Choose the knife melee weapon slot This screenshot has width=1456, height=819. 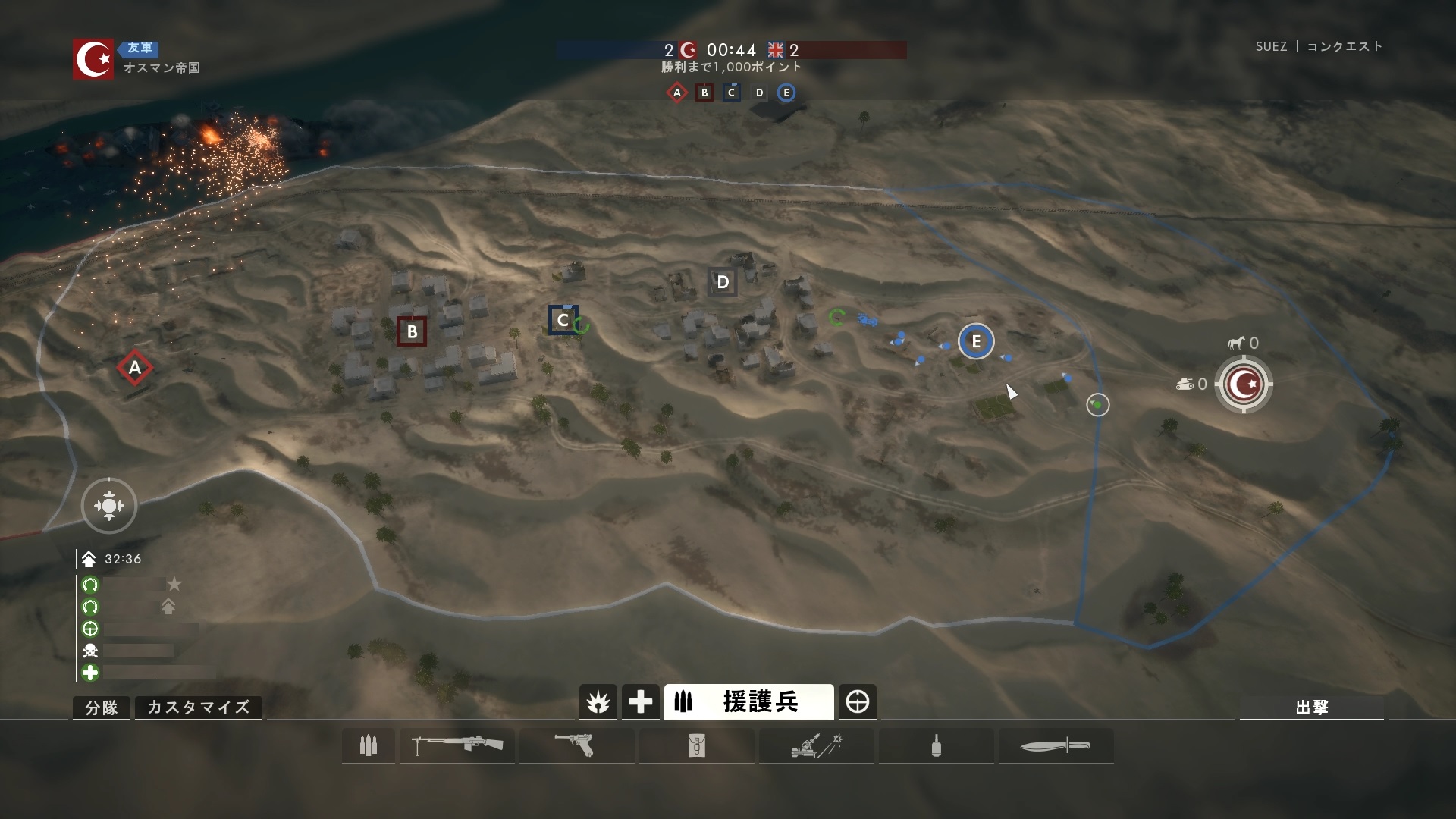tap(1056, 746)
